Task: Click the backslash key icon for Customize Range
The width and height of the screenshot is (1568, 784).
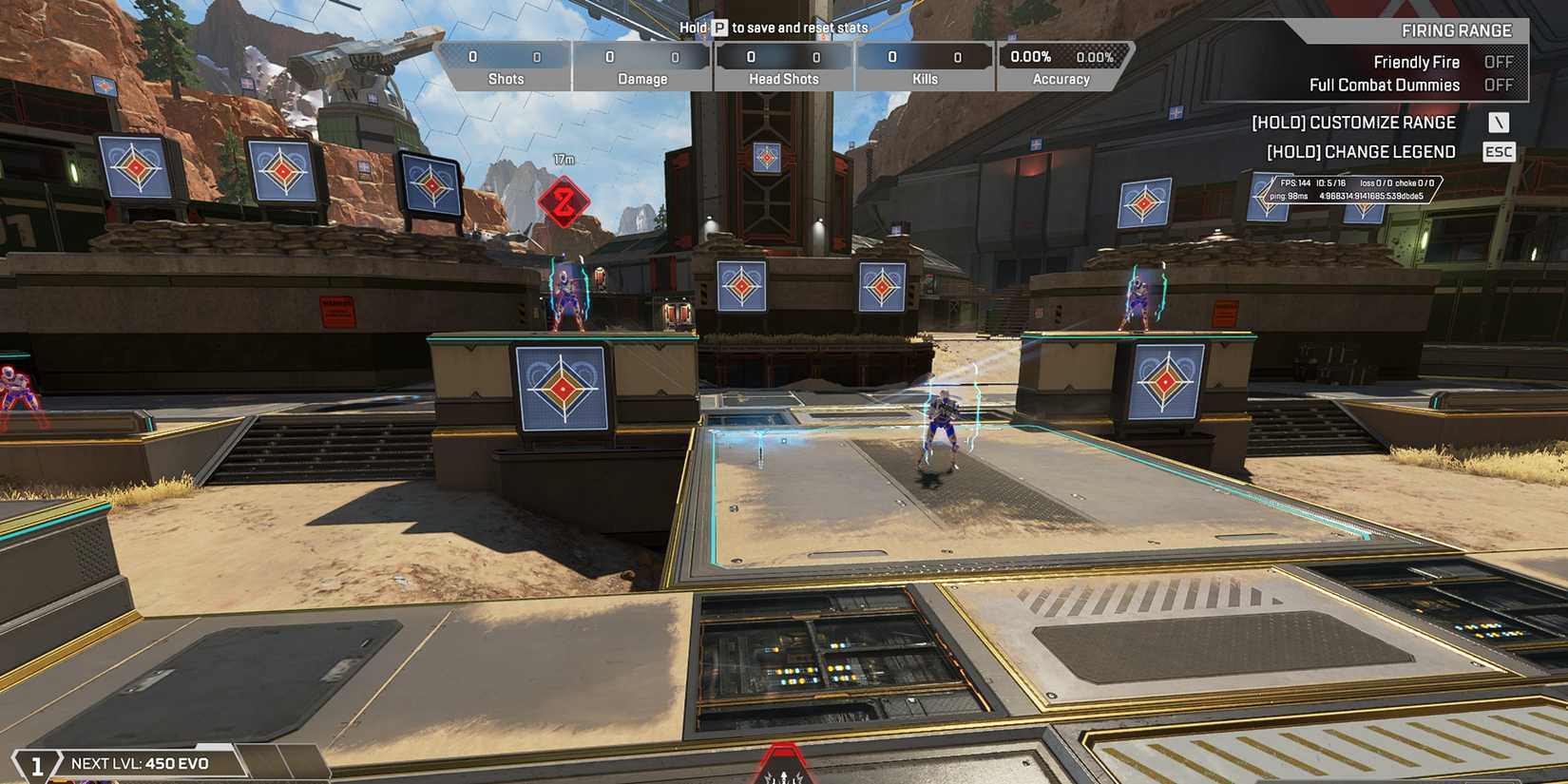Action: [x=1499, y=122]
